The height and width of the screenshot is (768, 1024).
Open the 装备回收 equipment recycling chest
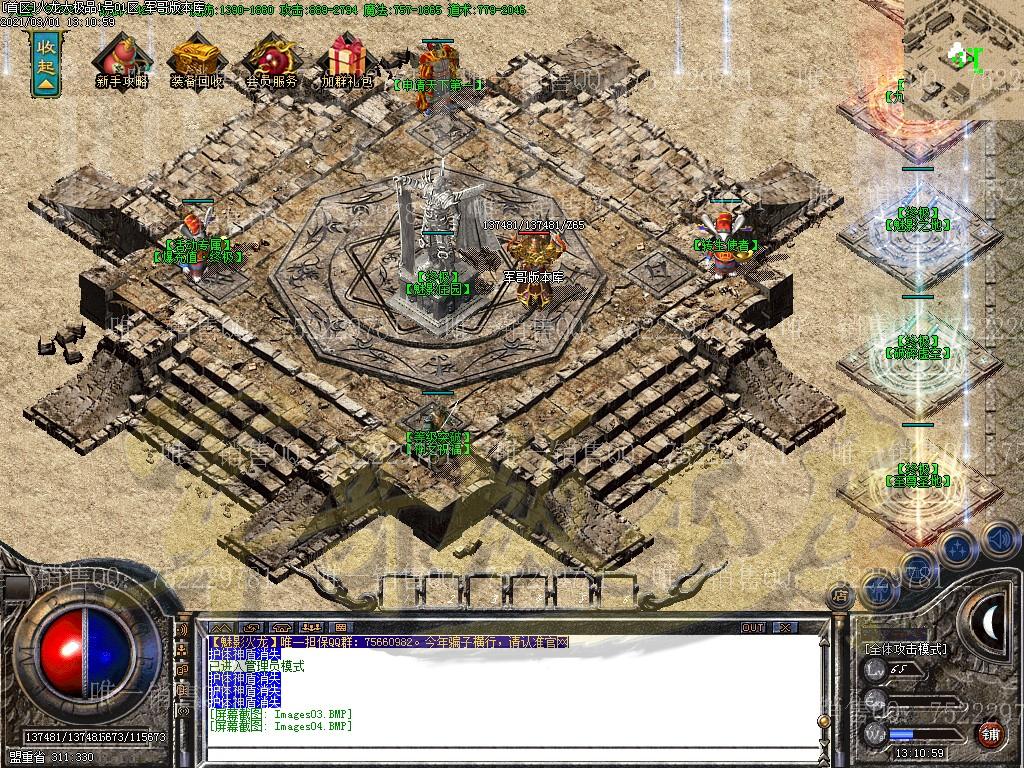196,60
